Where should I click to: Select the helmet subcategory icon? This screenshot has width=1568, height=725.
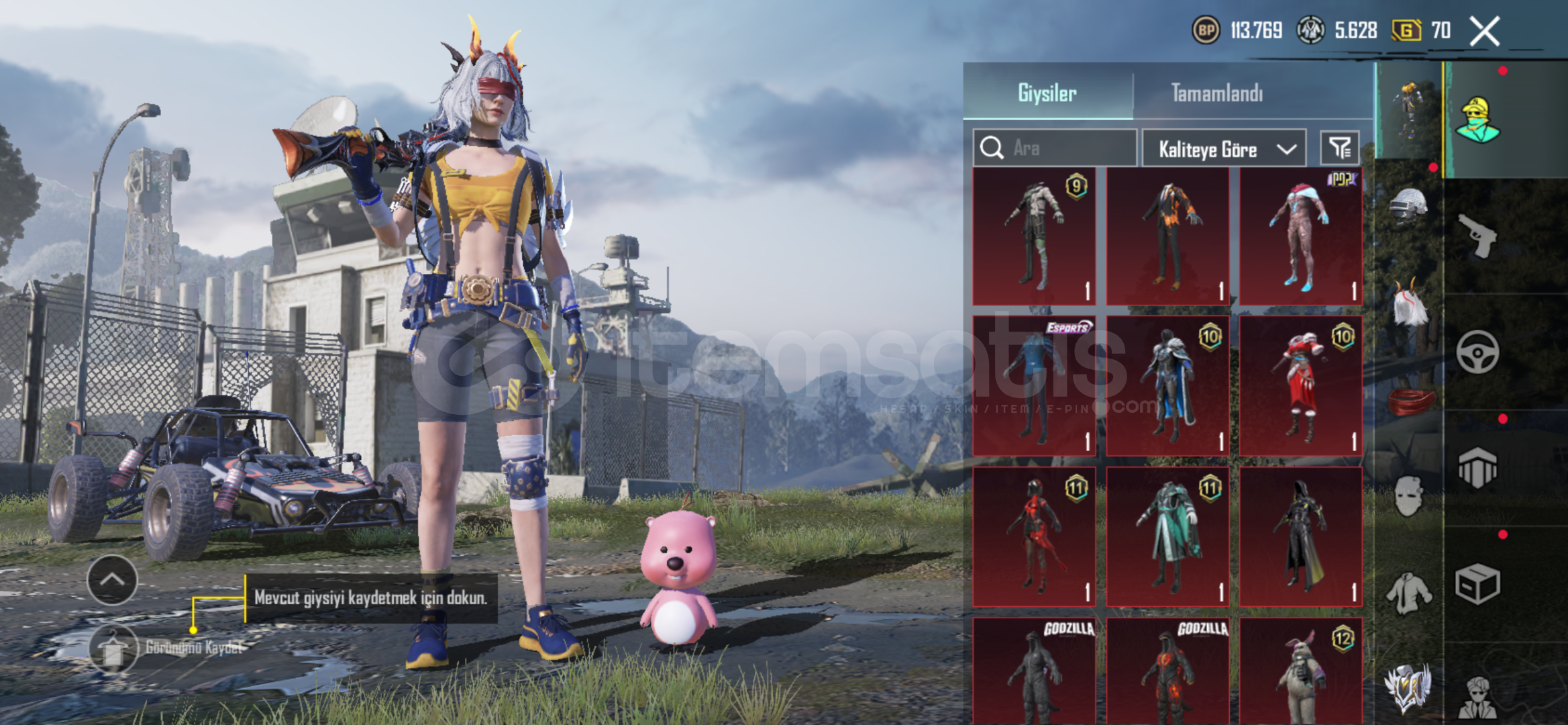[1408, 205]
